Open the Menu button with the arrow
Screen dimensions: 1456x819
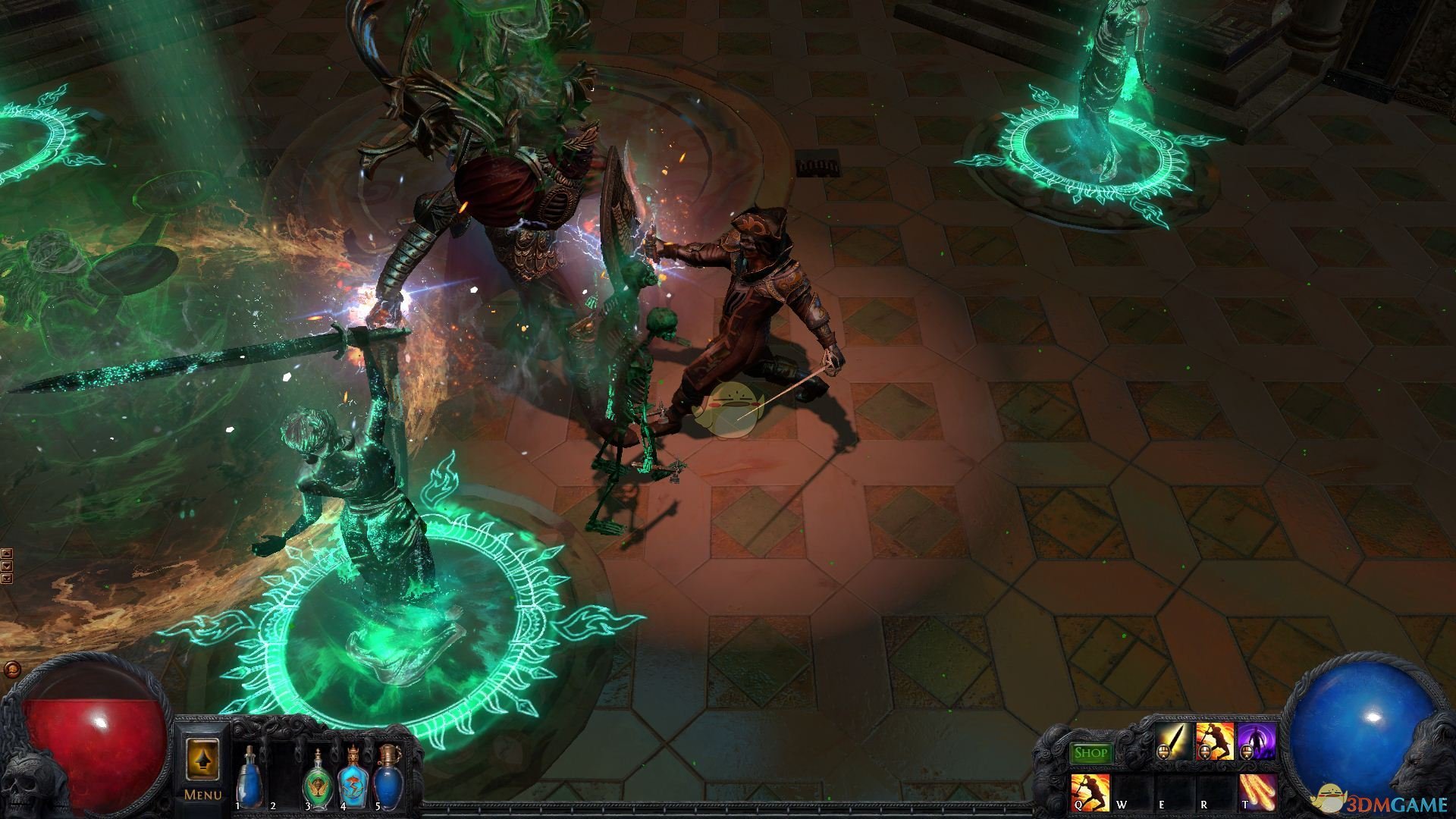pyautogui.click(x=202, y=767)
